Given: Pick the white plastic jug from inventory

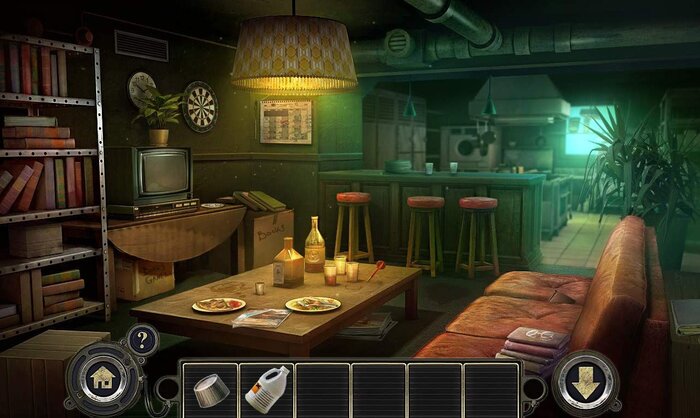Looking at the screenshot, I should click(x=266, y=388).
